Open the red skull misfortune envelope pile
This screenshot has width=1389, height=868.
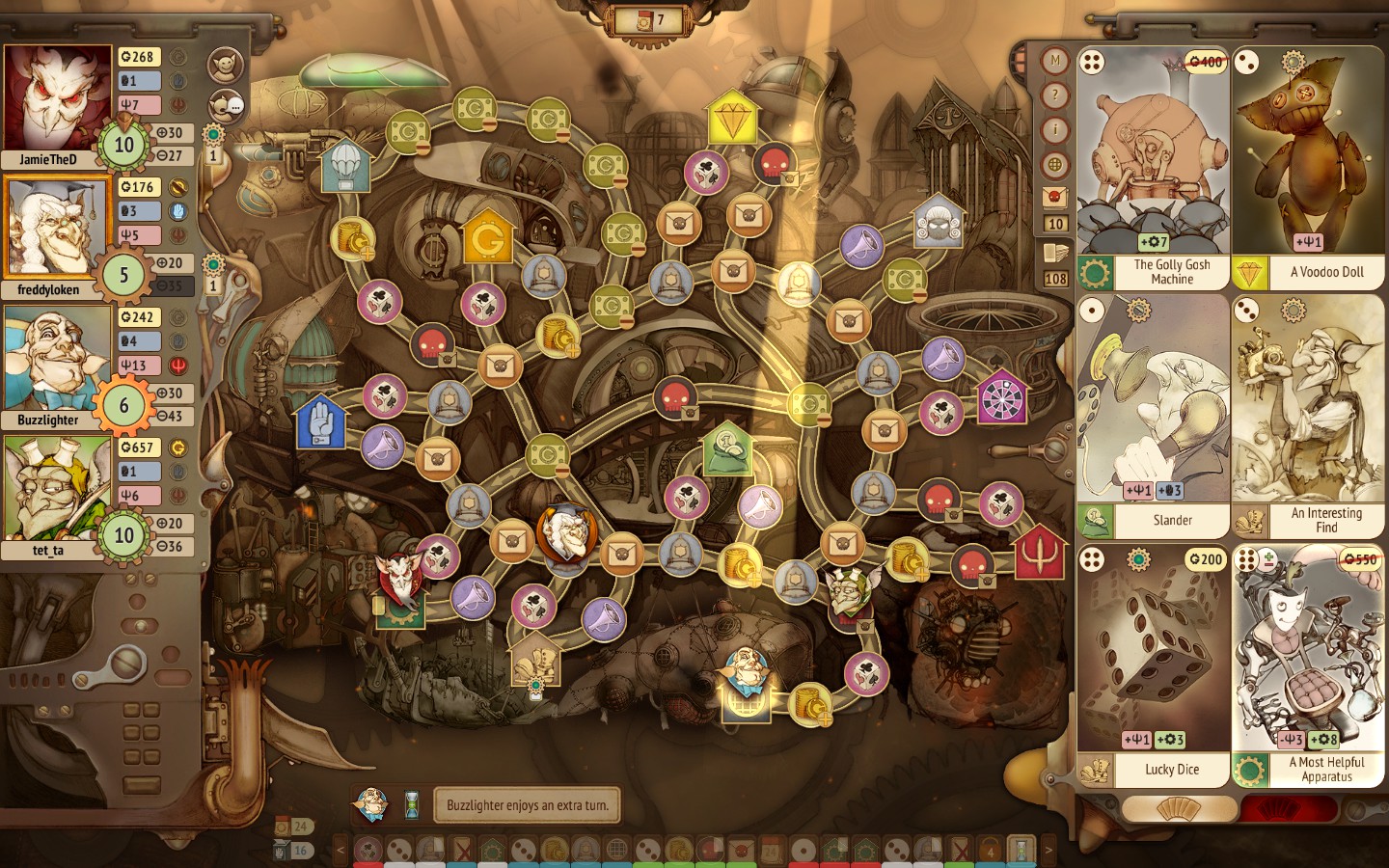pos(1055,198)
